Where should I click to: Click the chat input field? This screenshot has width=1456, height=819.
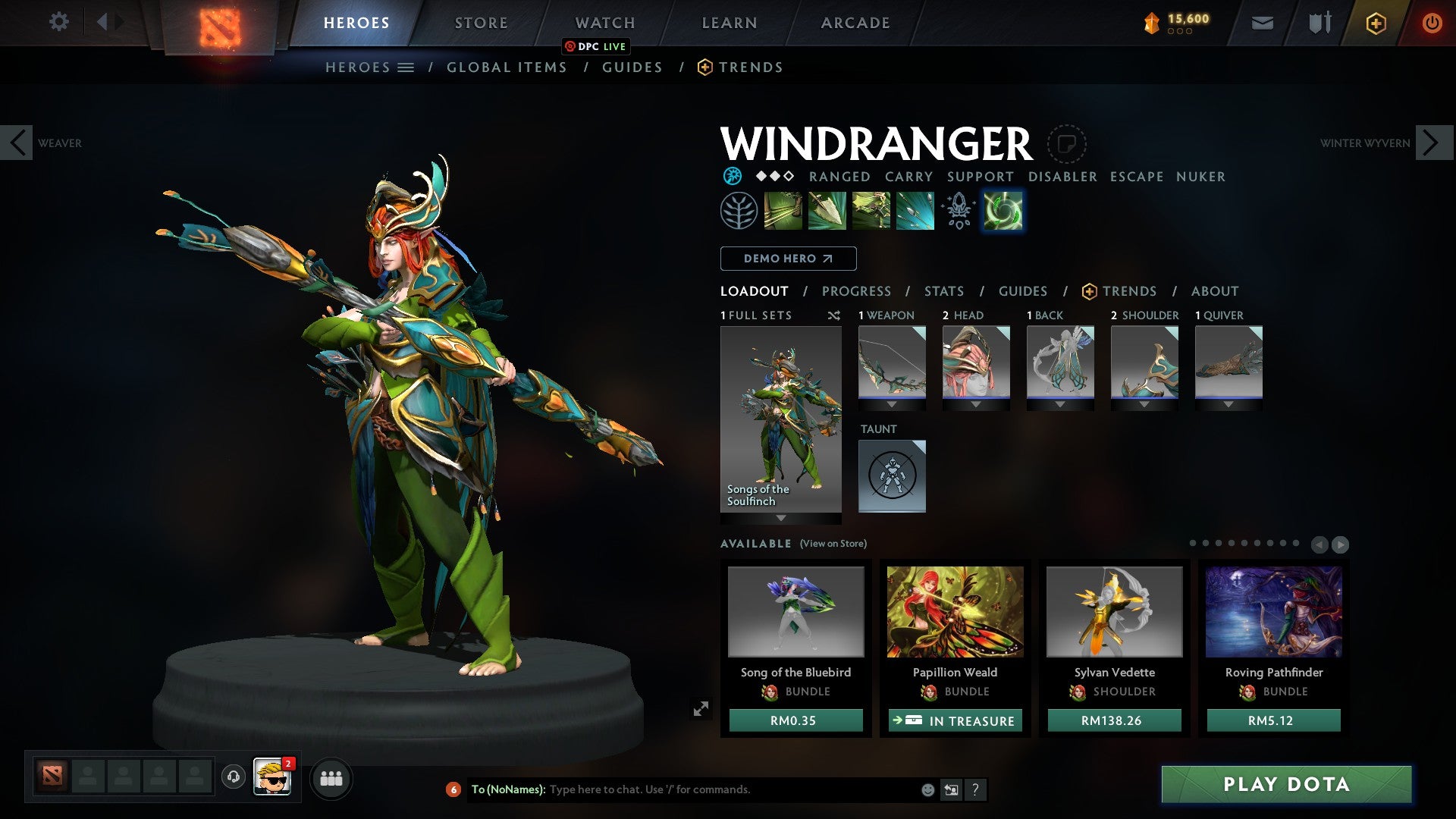tap(728, 789)
